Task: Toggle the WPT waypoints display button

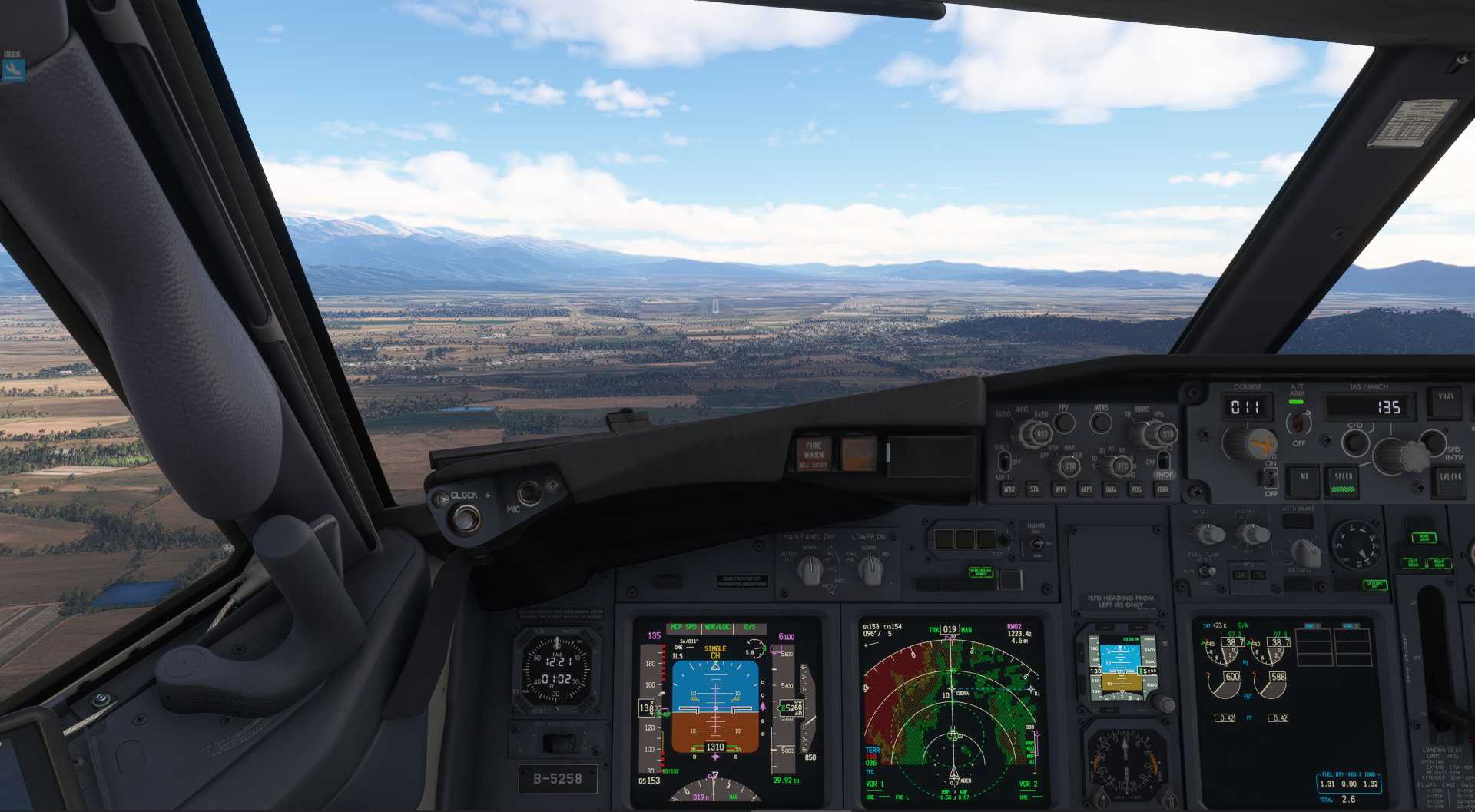Action: (x=1060, y=489)
